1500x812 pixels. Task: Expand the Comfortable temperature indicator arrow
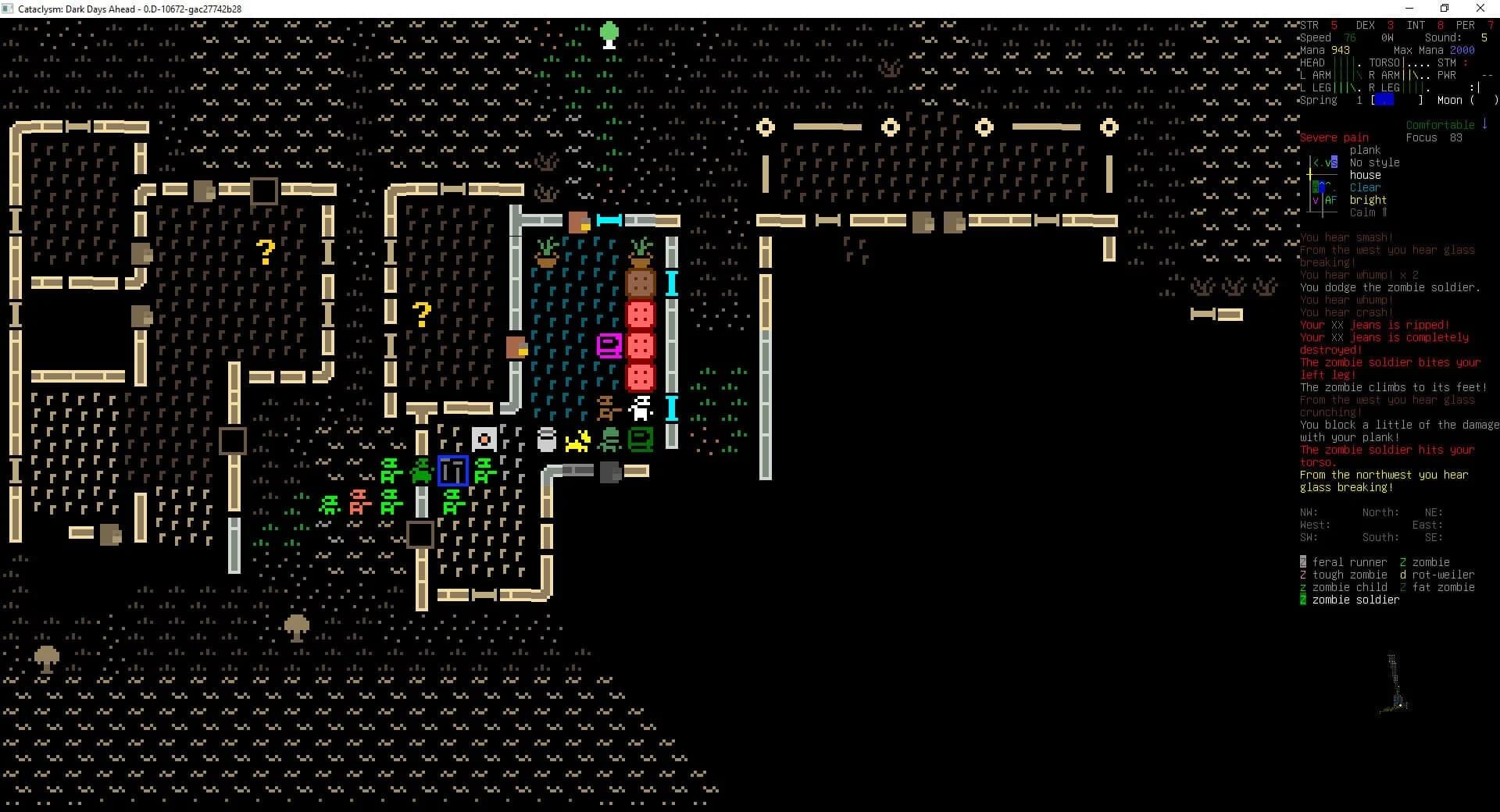[1485, 124]
